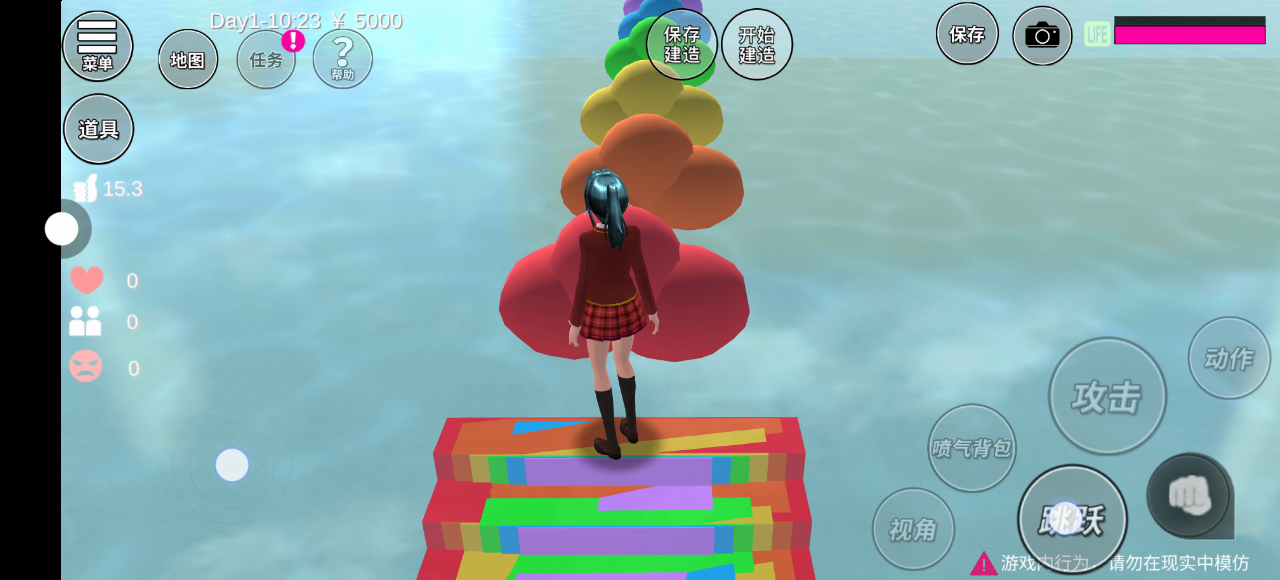Activate the 喷气背包 jetpack button
The image size is (1280, 580).
tap(972, 448)
